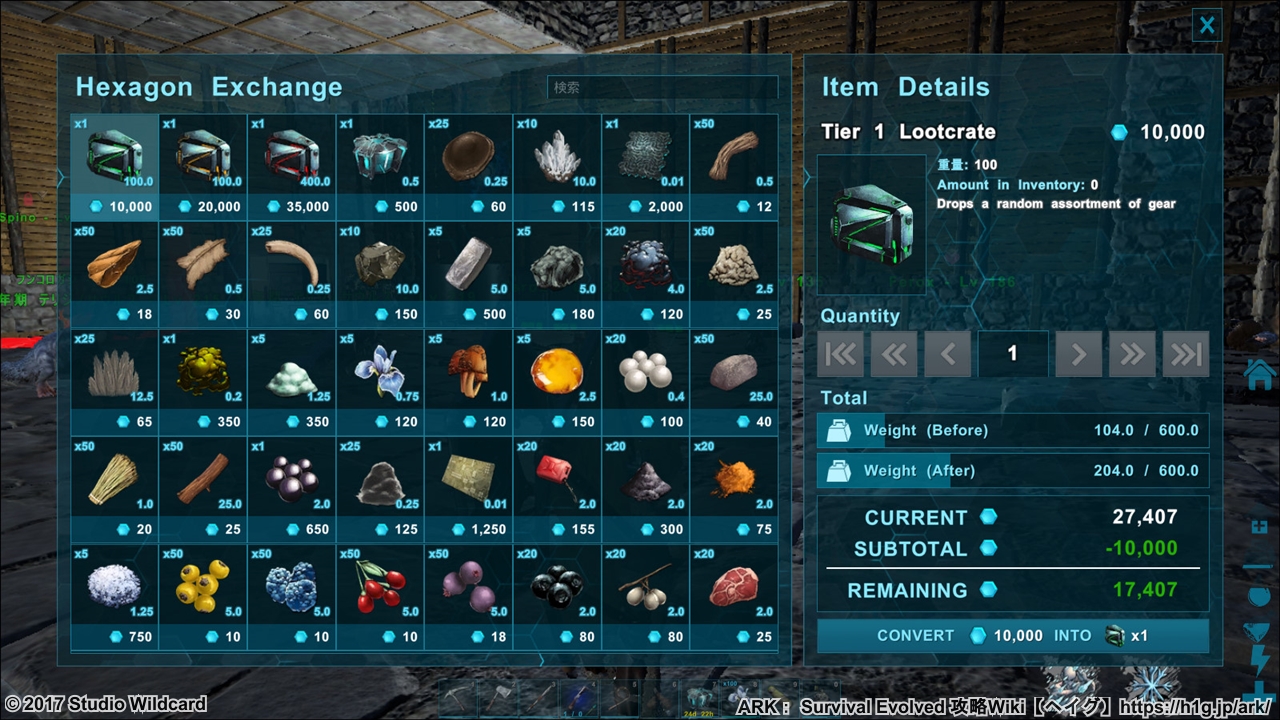Jump to maximum quantity using the last arrow
The height and width of the screenshot is (720, 1280).
(1186, 353)
